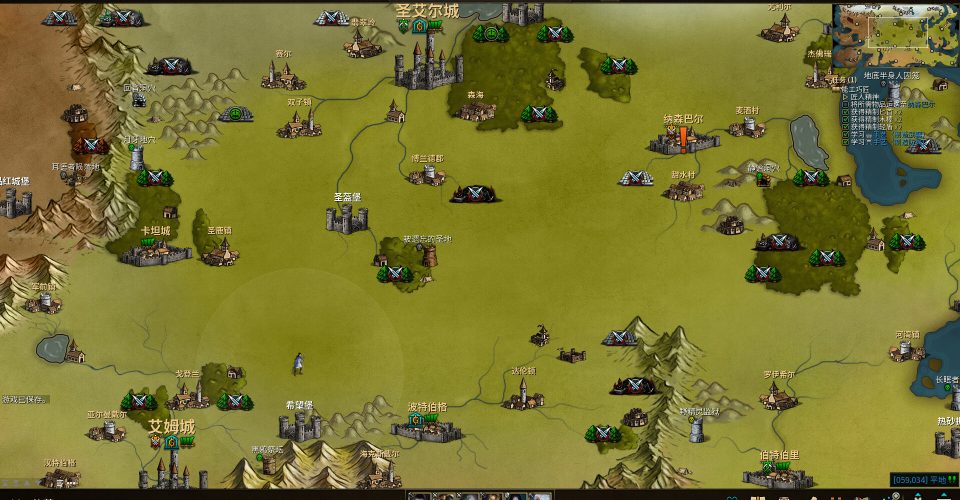Click the world minimap
Viewport: 960px width, 500px height.
895,29
